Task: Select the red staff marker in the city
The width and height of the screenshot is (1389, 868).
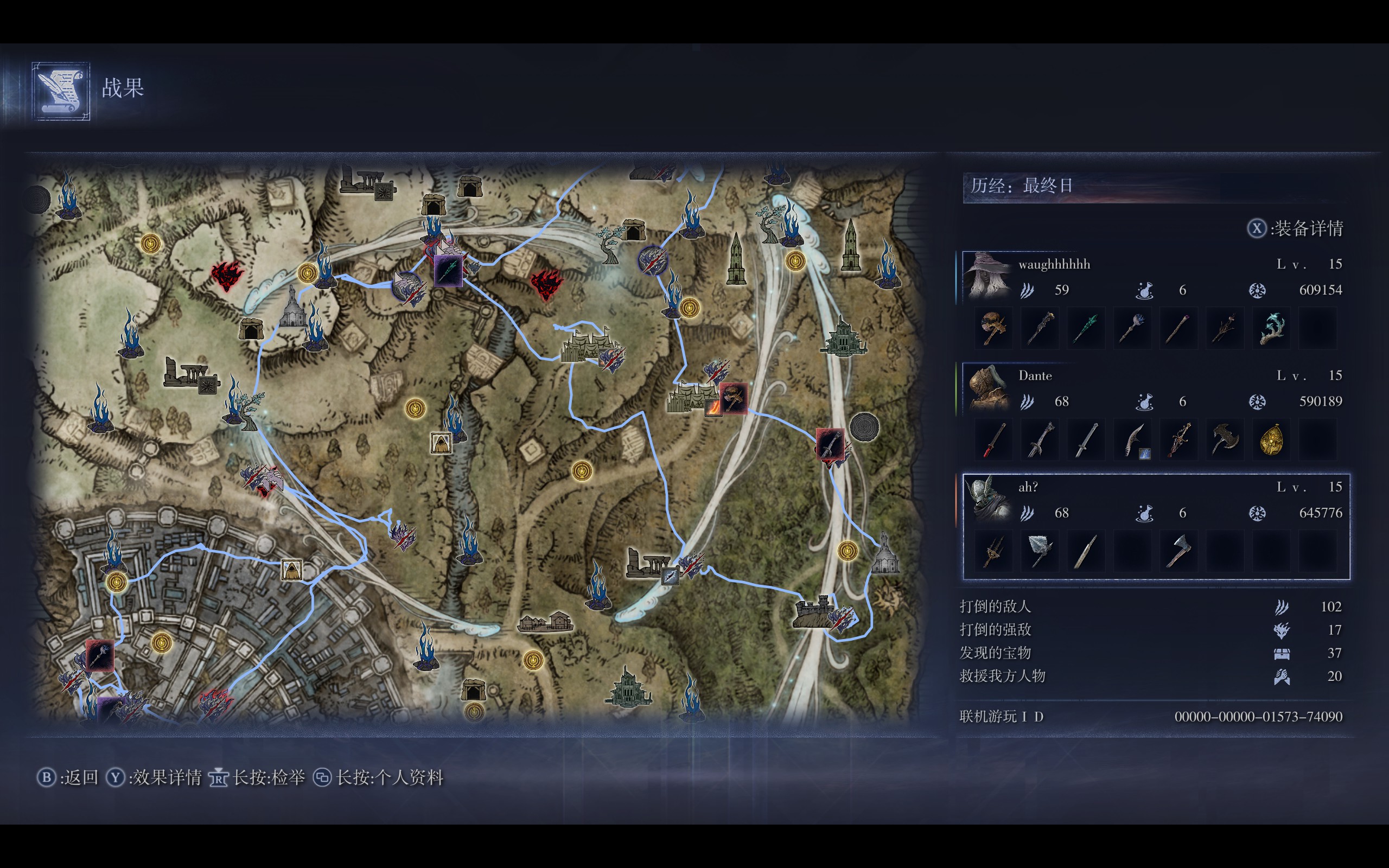Action: (100, 655)
